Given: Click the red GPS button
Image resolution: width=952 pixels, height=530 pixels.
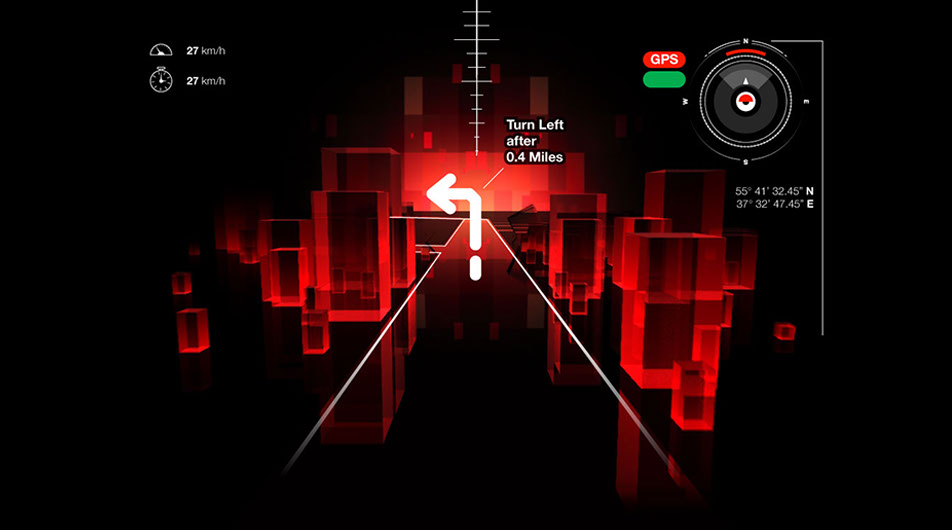Looking at the screenshot, I should 664,60.
